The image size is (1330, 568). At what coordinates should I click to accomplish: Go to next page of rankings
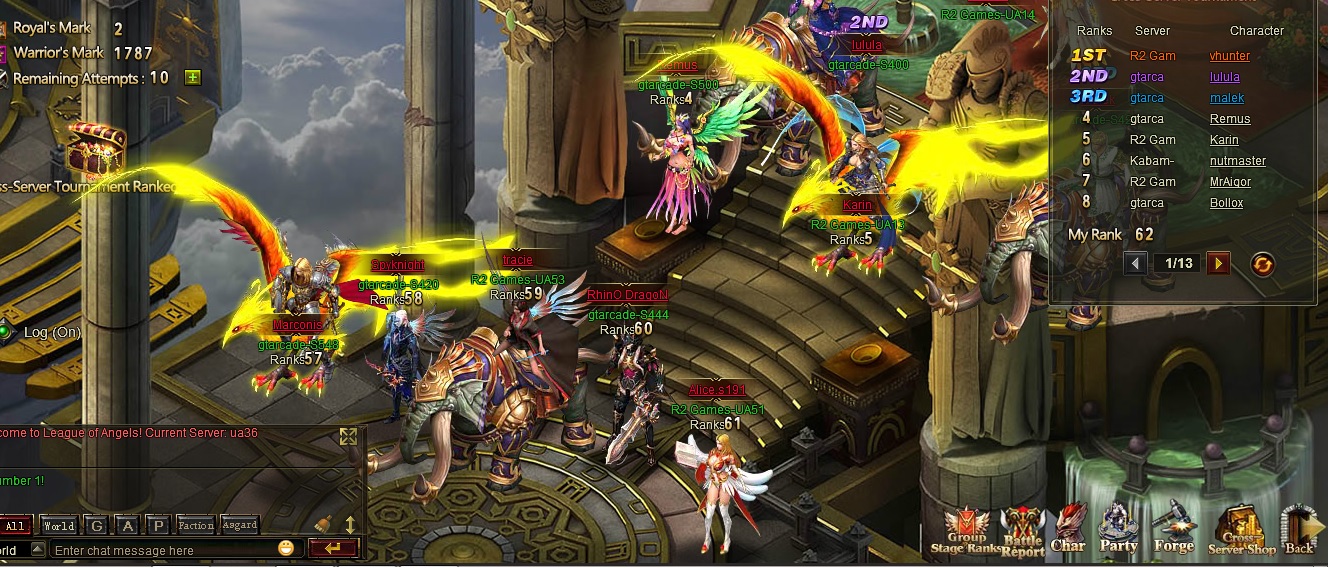[x=1217, y=263]
